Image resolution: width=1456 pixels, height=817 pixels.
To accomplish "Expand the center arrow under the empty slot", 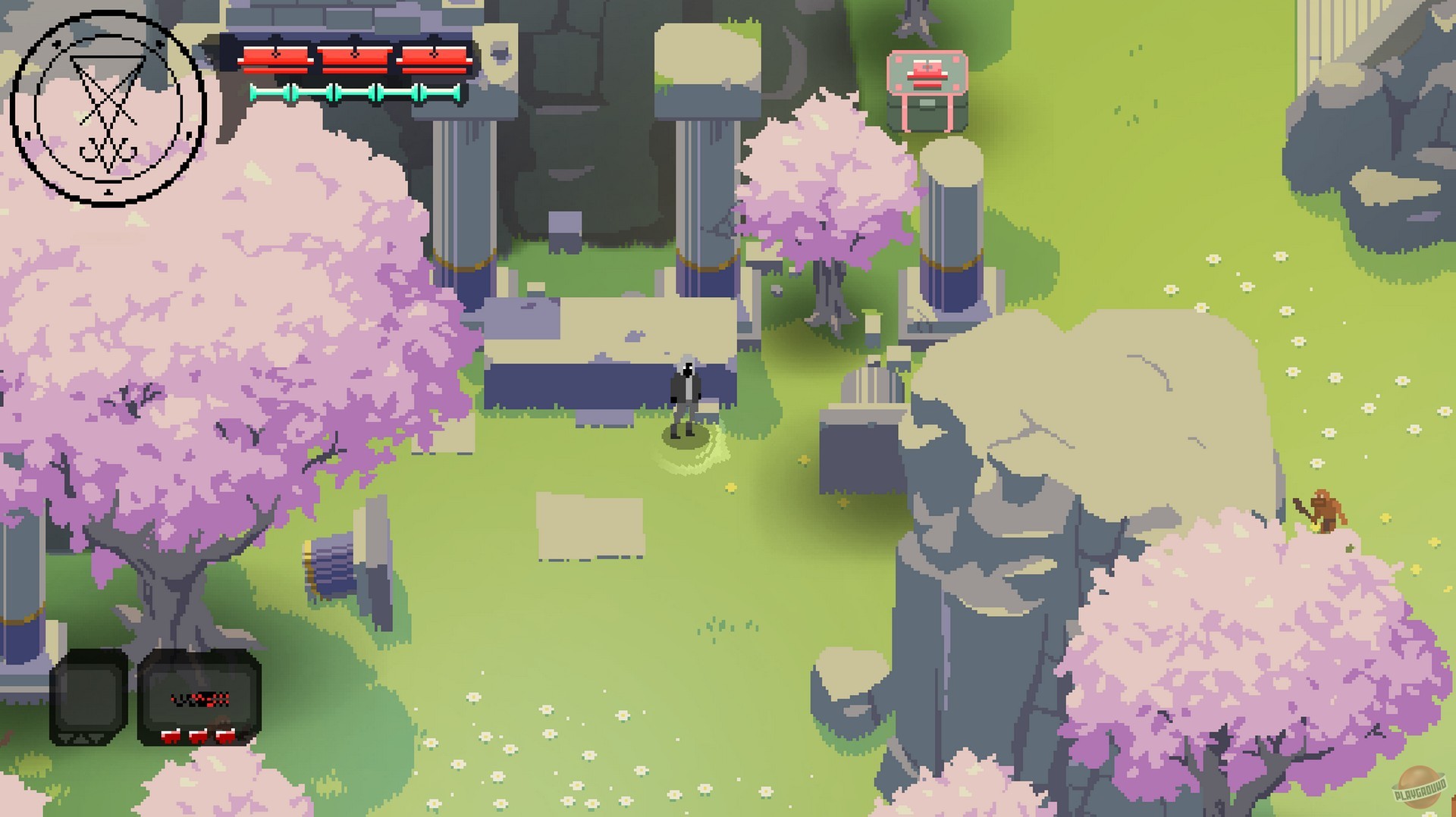I will coord(81,738).
